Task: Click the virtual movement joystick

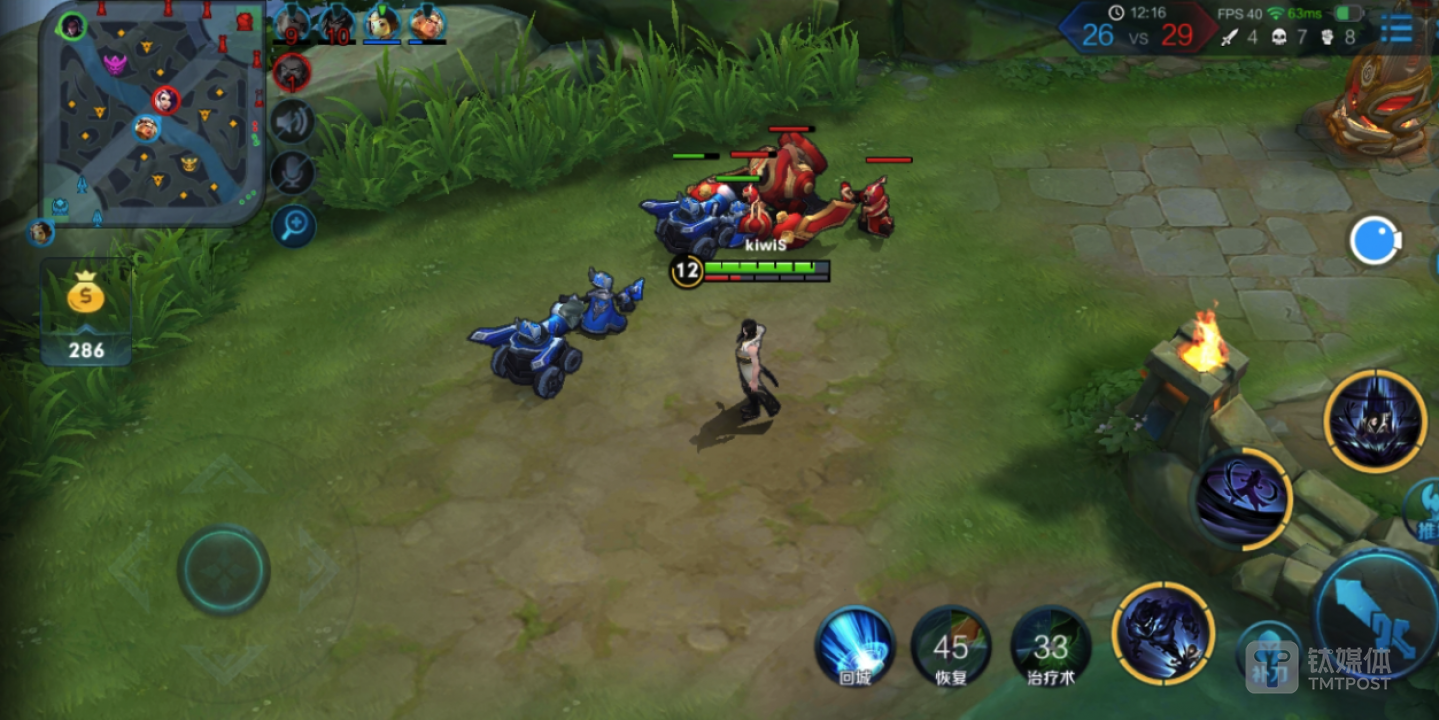Action: [223, 570]
